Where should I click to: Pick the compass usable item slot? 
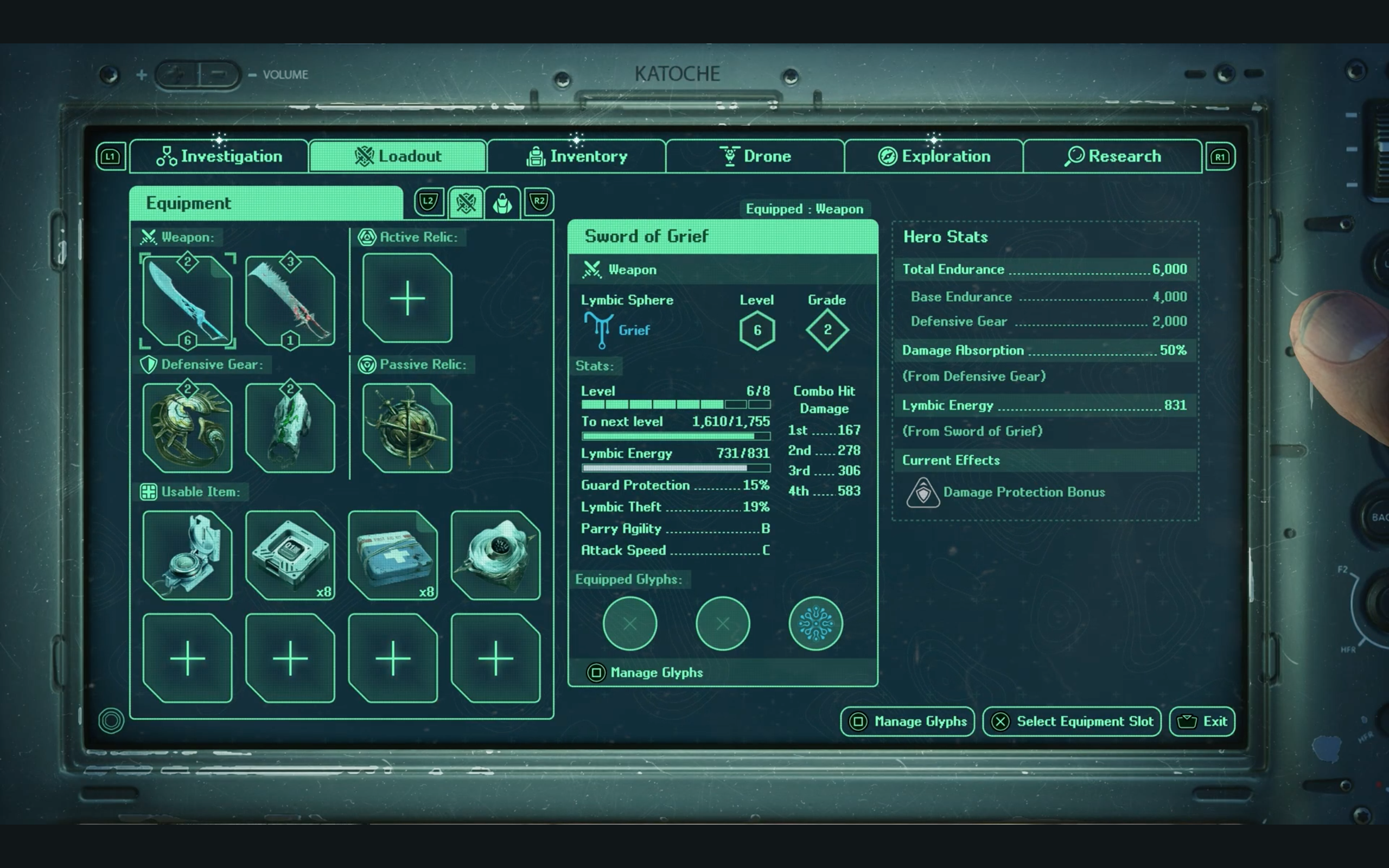[x=187, y=555]
